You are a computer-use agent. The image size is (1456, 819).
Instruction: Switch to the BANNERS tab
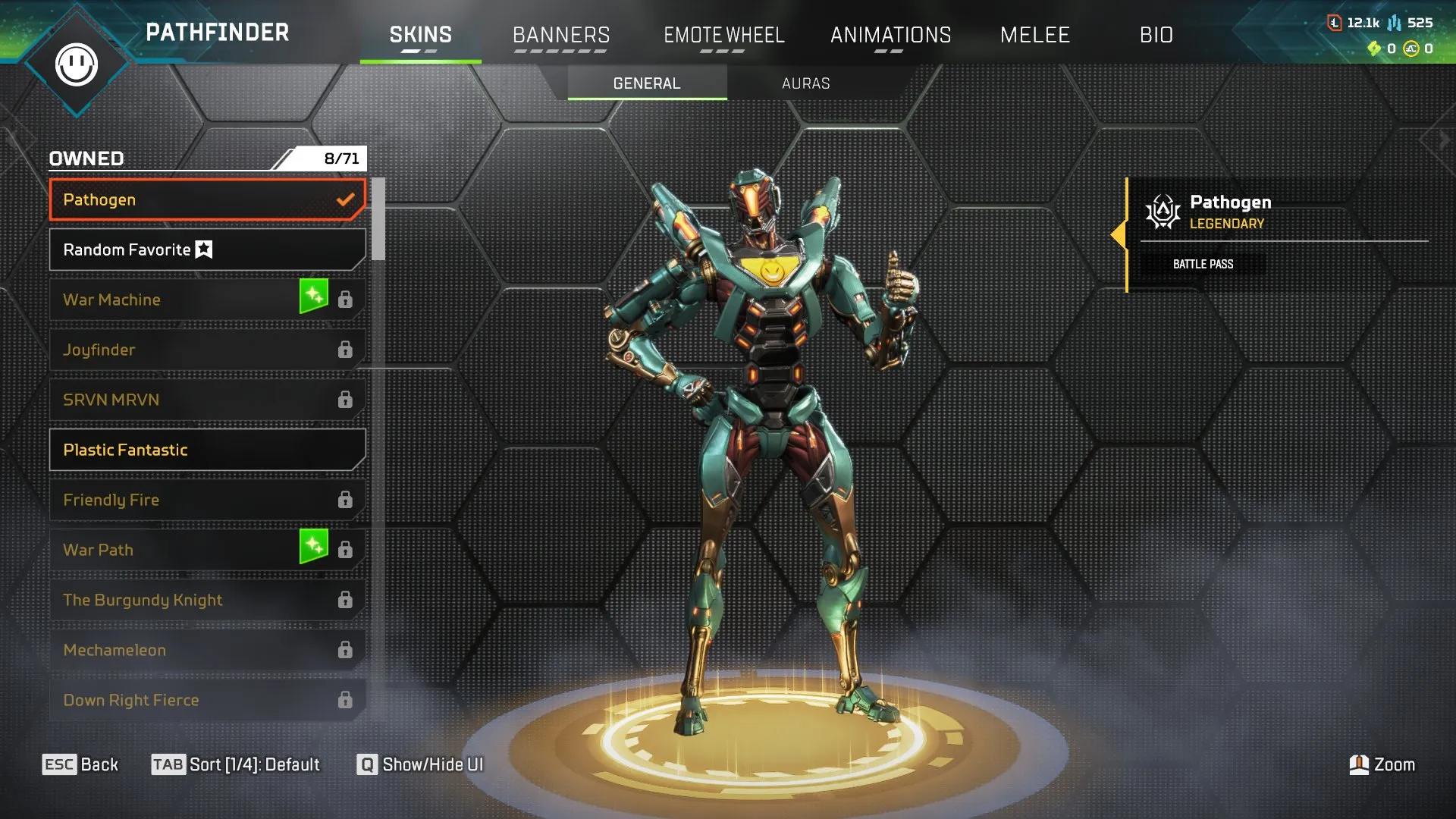tap(561, 34)
